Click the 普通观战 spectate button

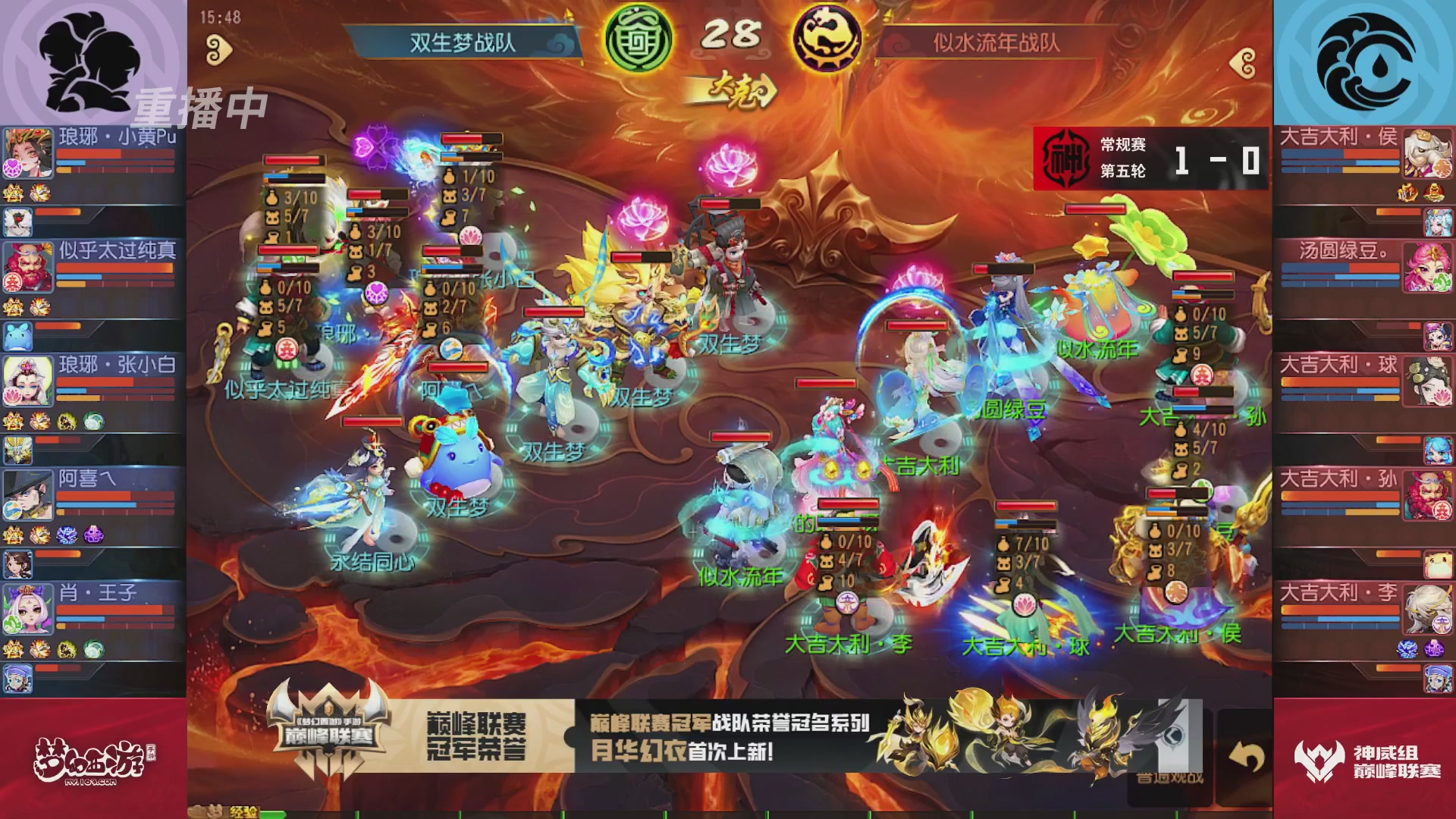click(1171, 779)
